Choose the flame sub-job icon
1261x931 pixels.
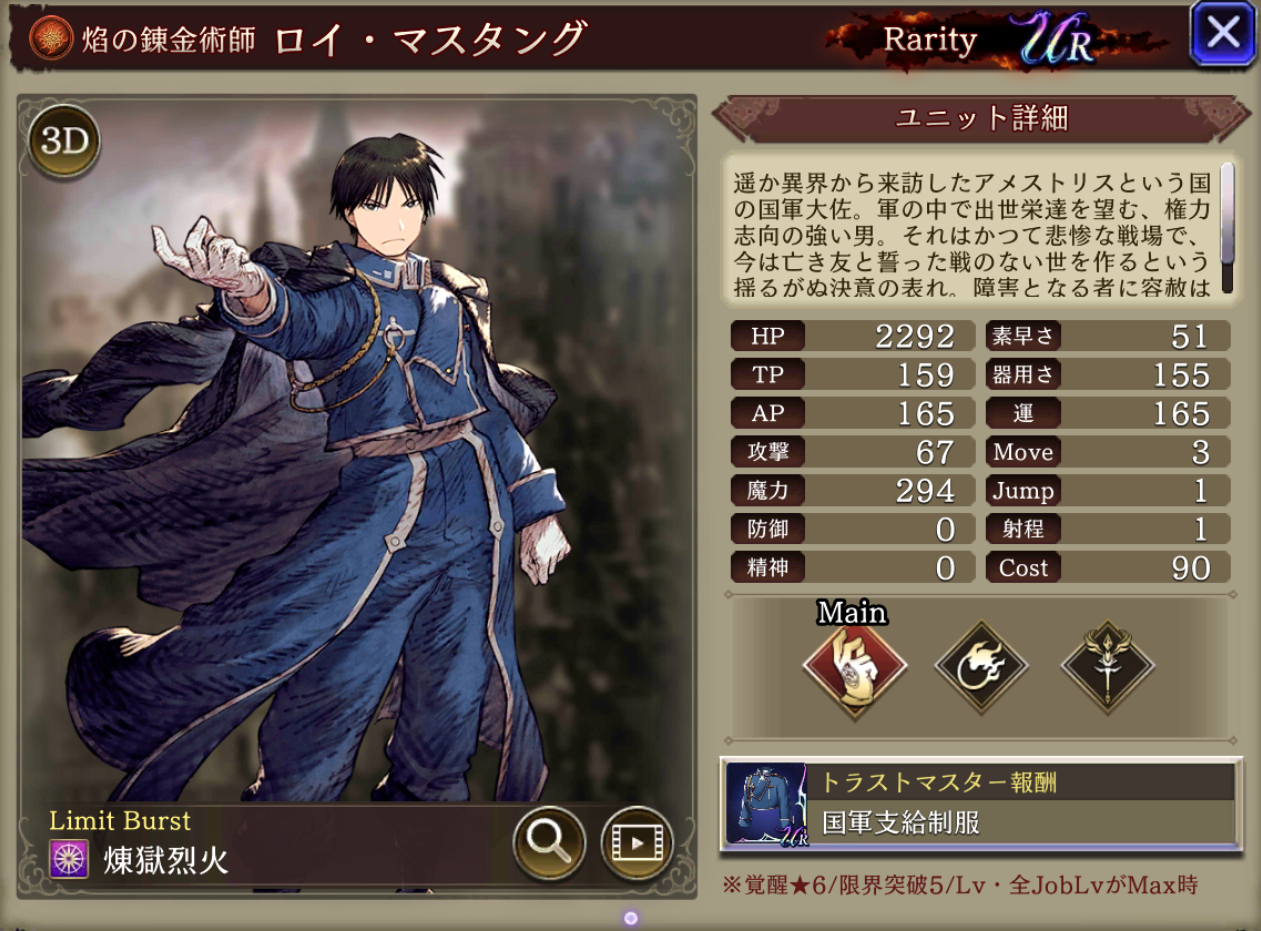(981, 667)
